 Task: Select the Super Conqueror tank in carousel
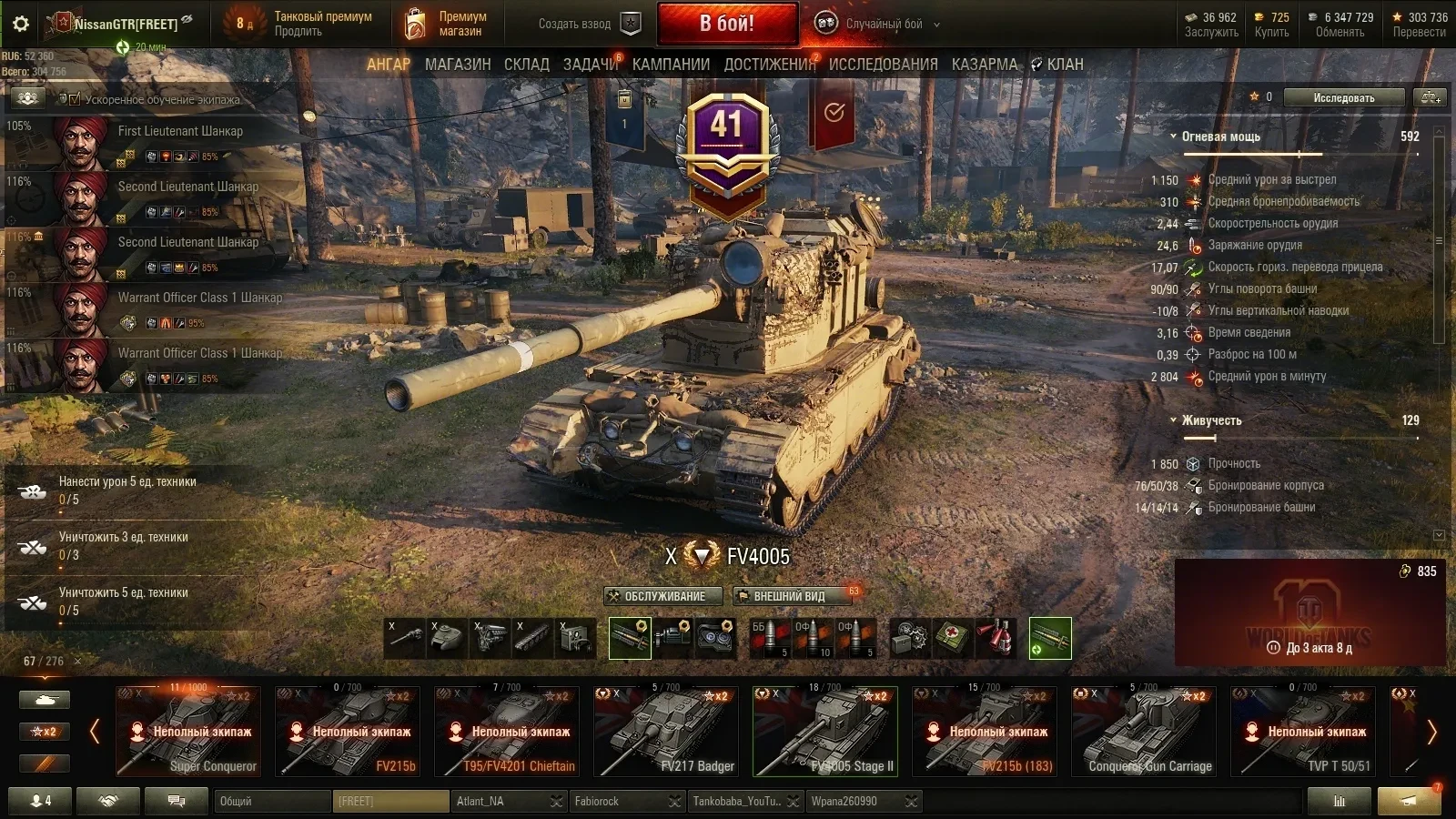[x=189, y=732]
